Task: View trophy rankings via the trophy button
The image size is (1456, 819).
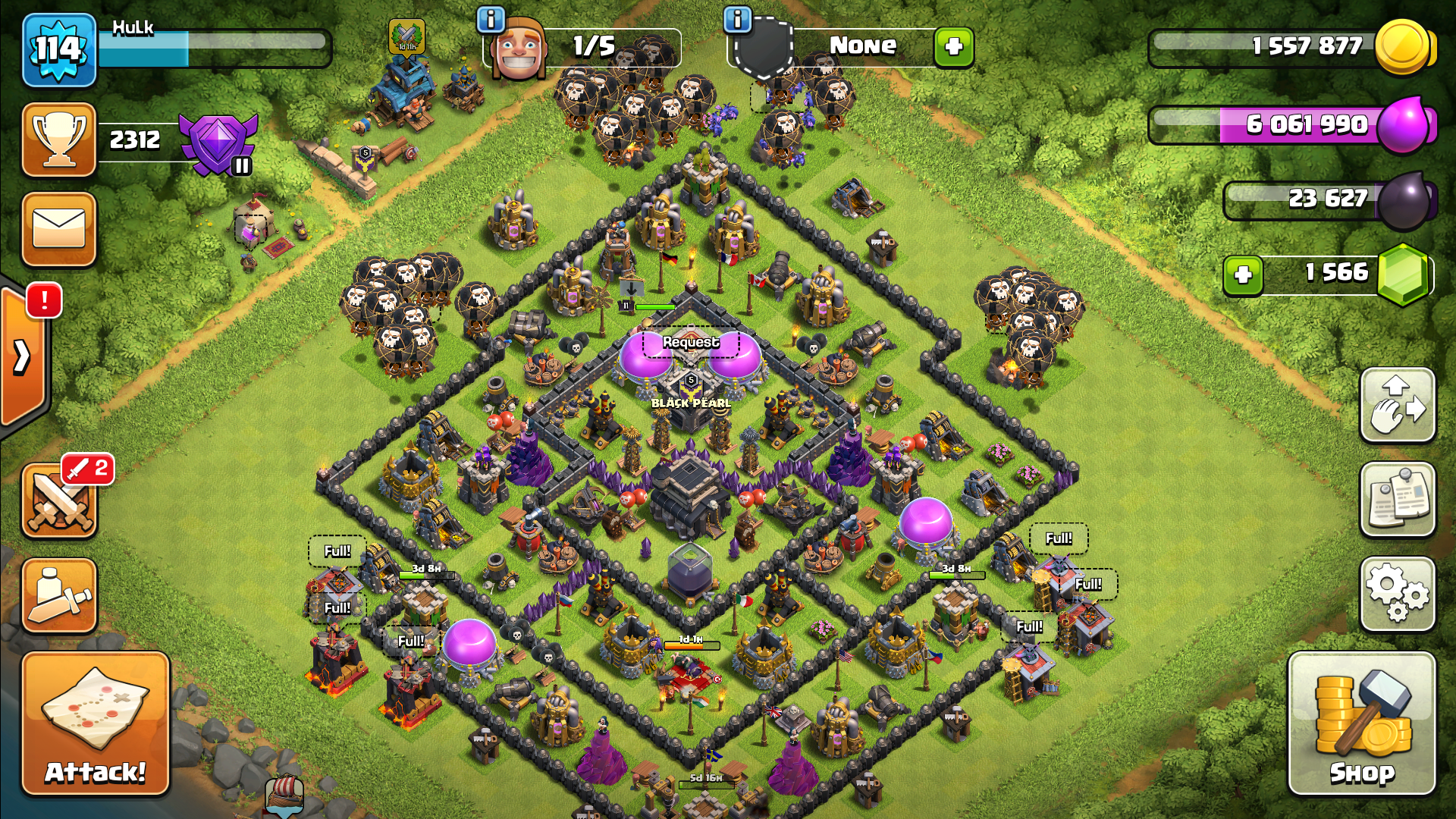Action: 59,140
